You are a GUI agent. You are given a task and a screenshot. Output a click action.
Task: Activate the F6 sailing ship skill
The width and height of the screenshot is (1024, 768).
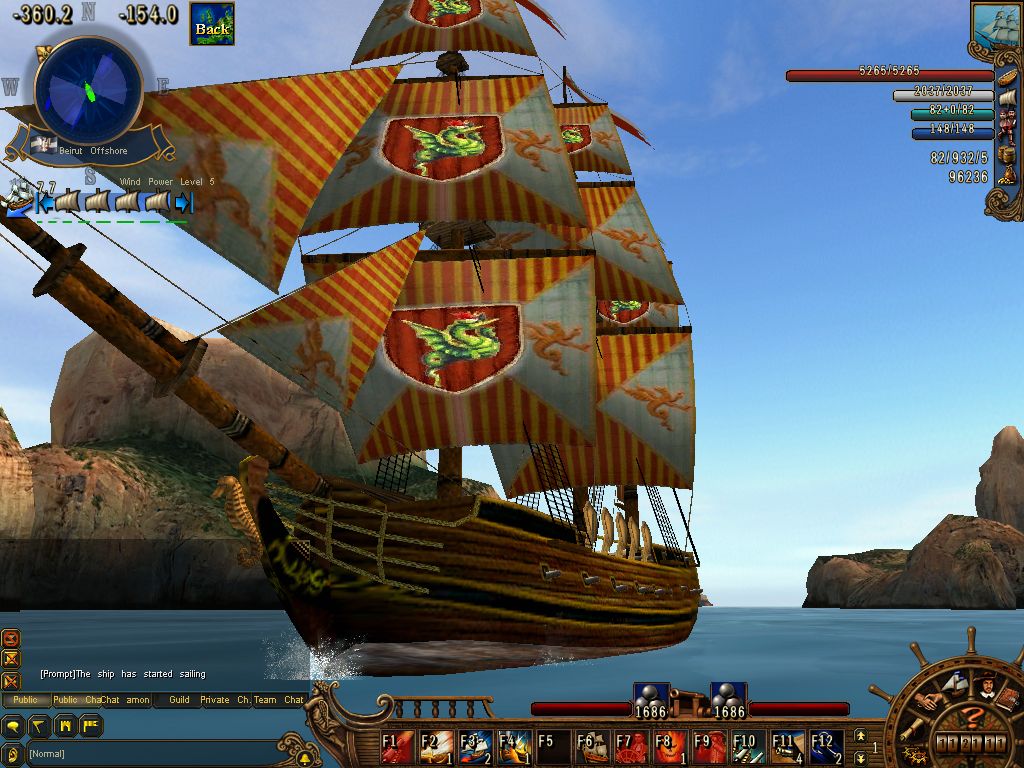click(592, 747)
